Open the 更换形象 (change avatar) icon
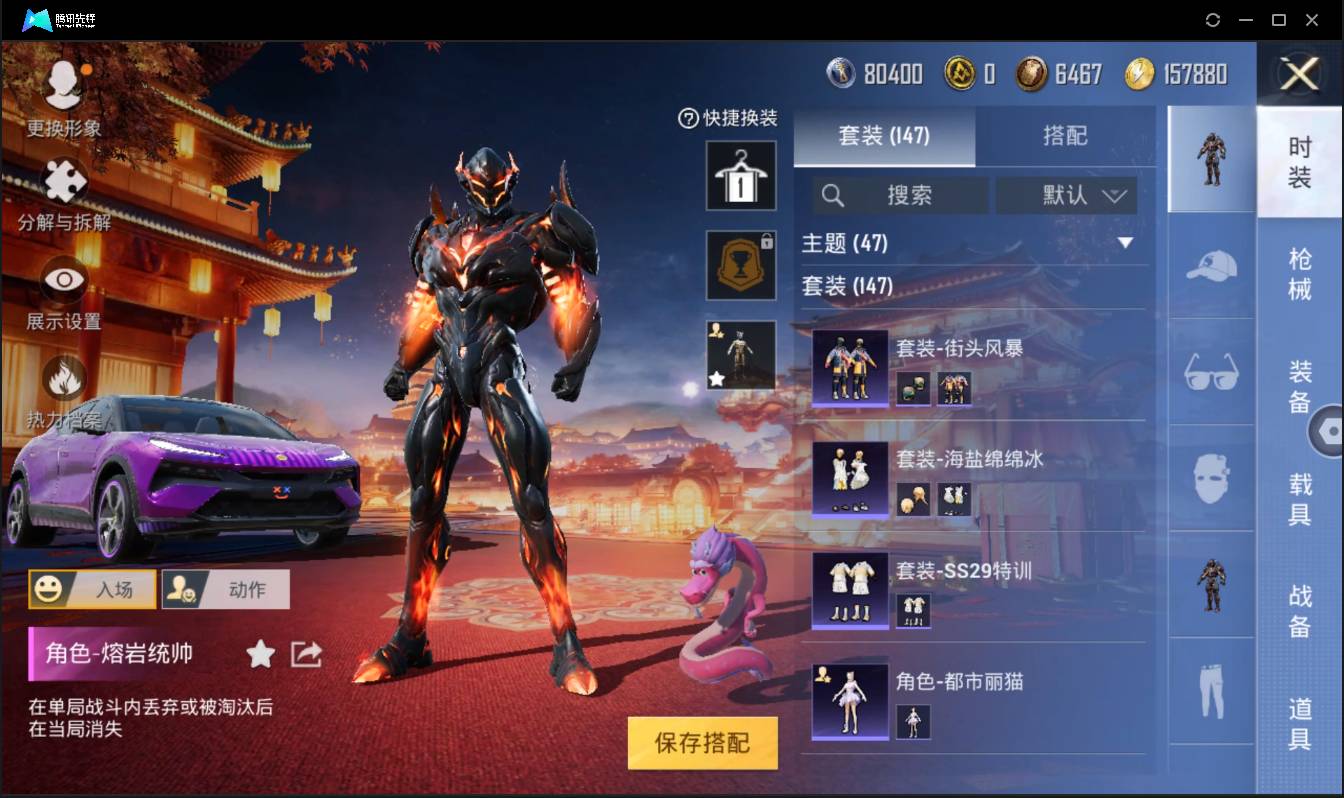The height and width of the screenshot is (798, 1344). pos(62,85)
